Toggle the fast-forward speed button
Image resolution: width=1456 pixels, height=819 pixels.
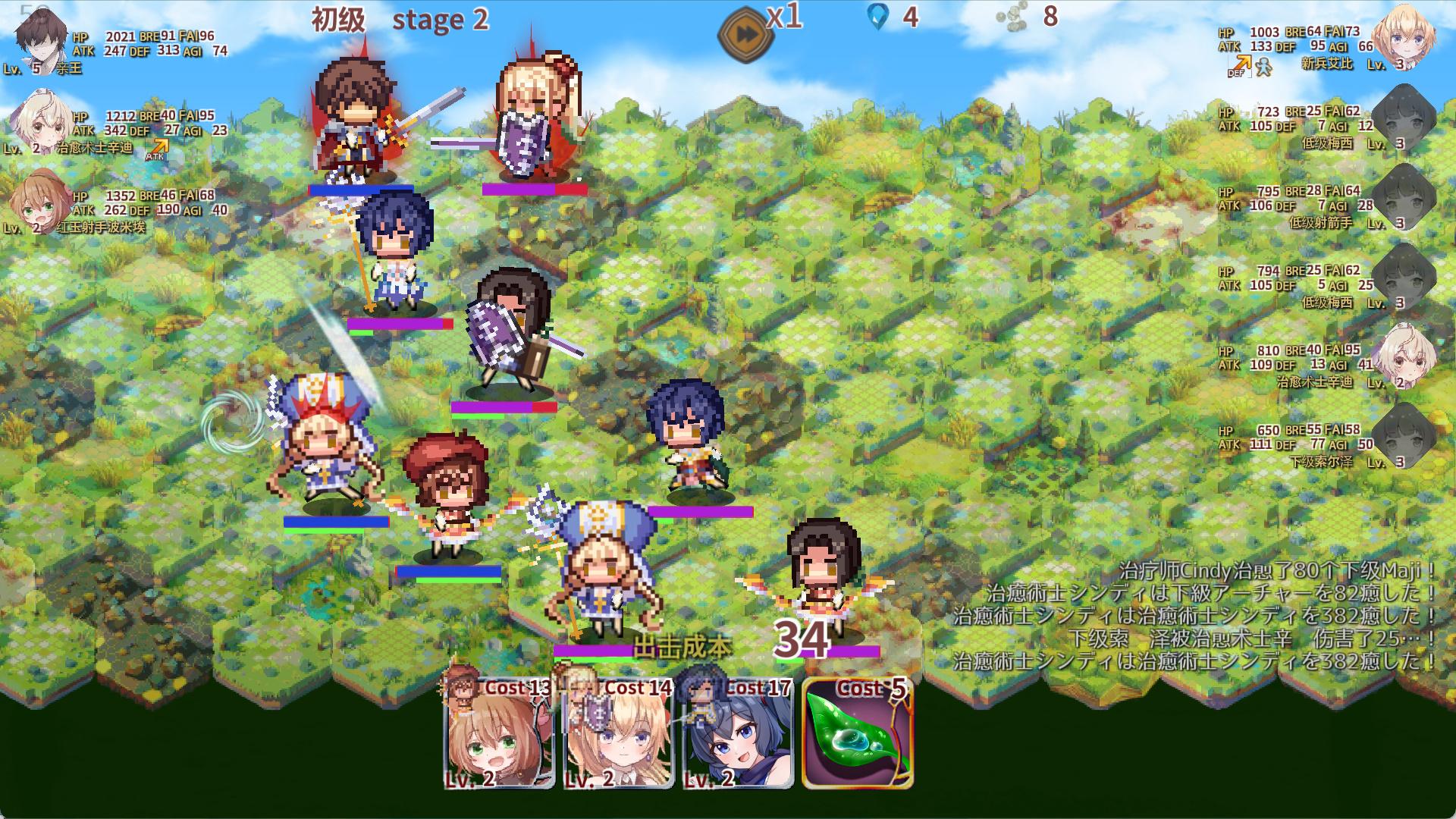745,34
